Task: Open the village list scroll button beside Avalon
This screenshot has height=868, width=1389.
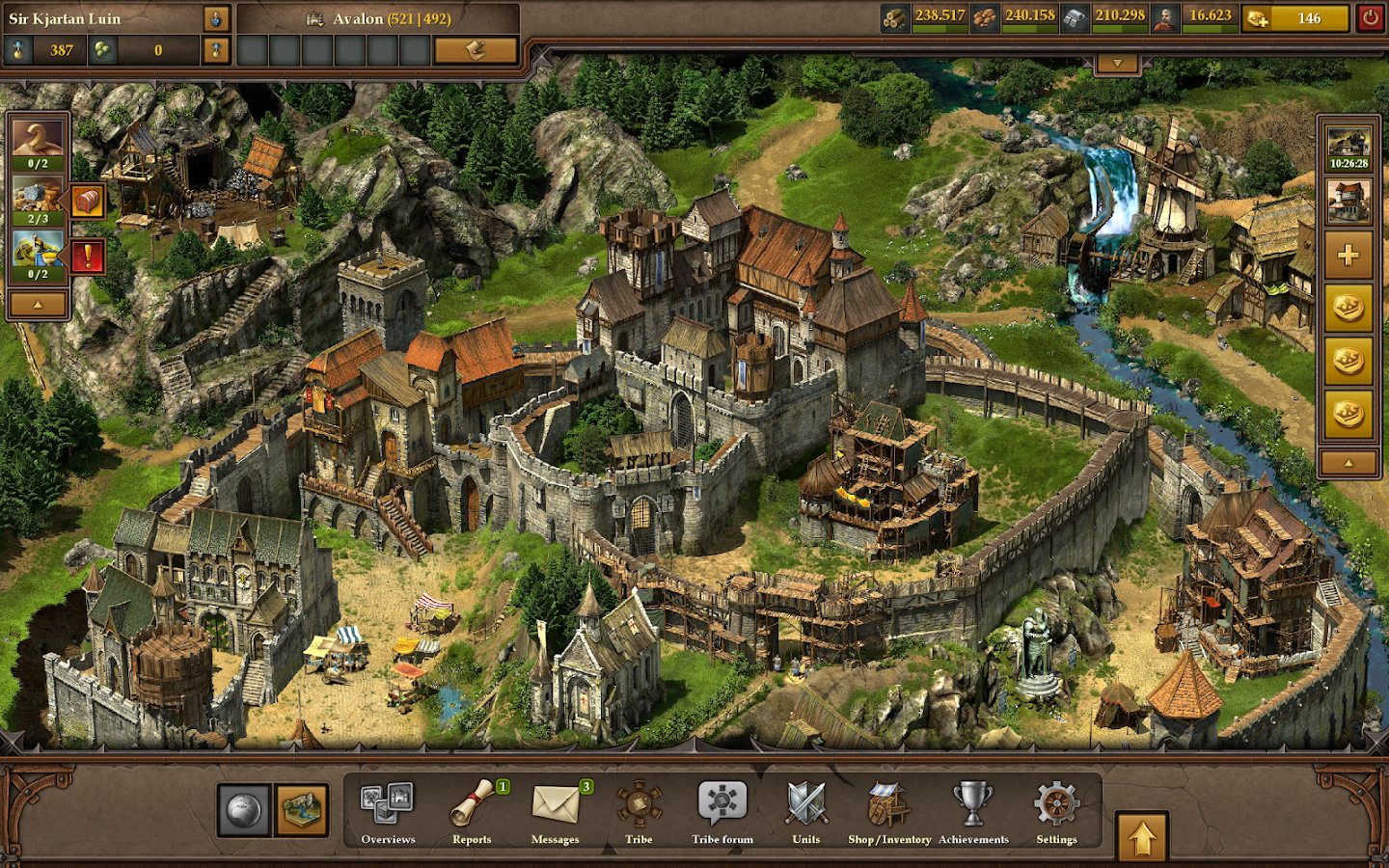Action: click(x=476, y=50)
